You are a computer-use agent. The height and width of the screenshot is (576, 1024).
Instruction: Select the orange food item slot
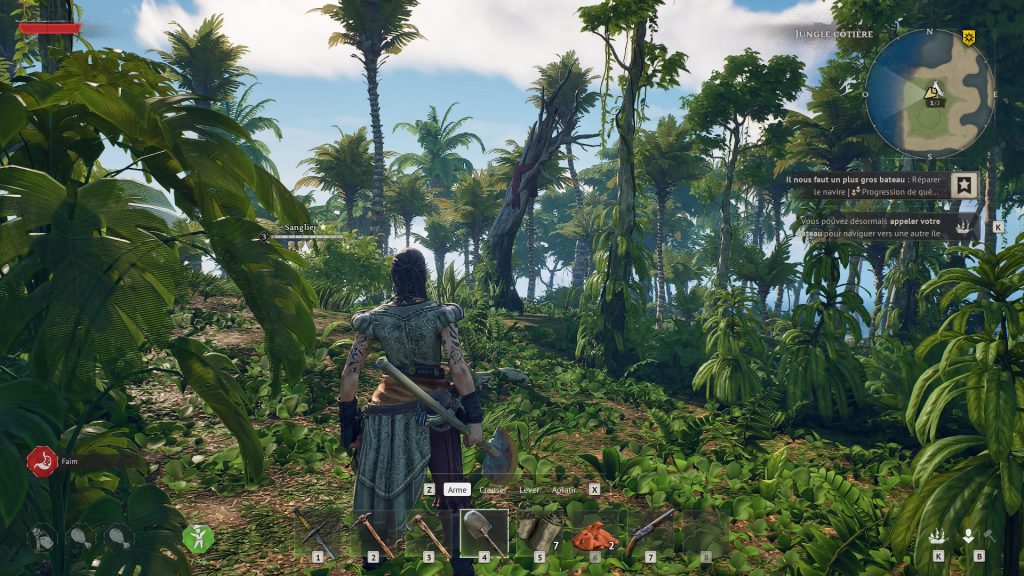pos(595,535)
